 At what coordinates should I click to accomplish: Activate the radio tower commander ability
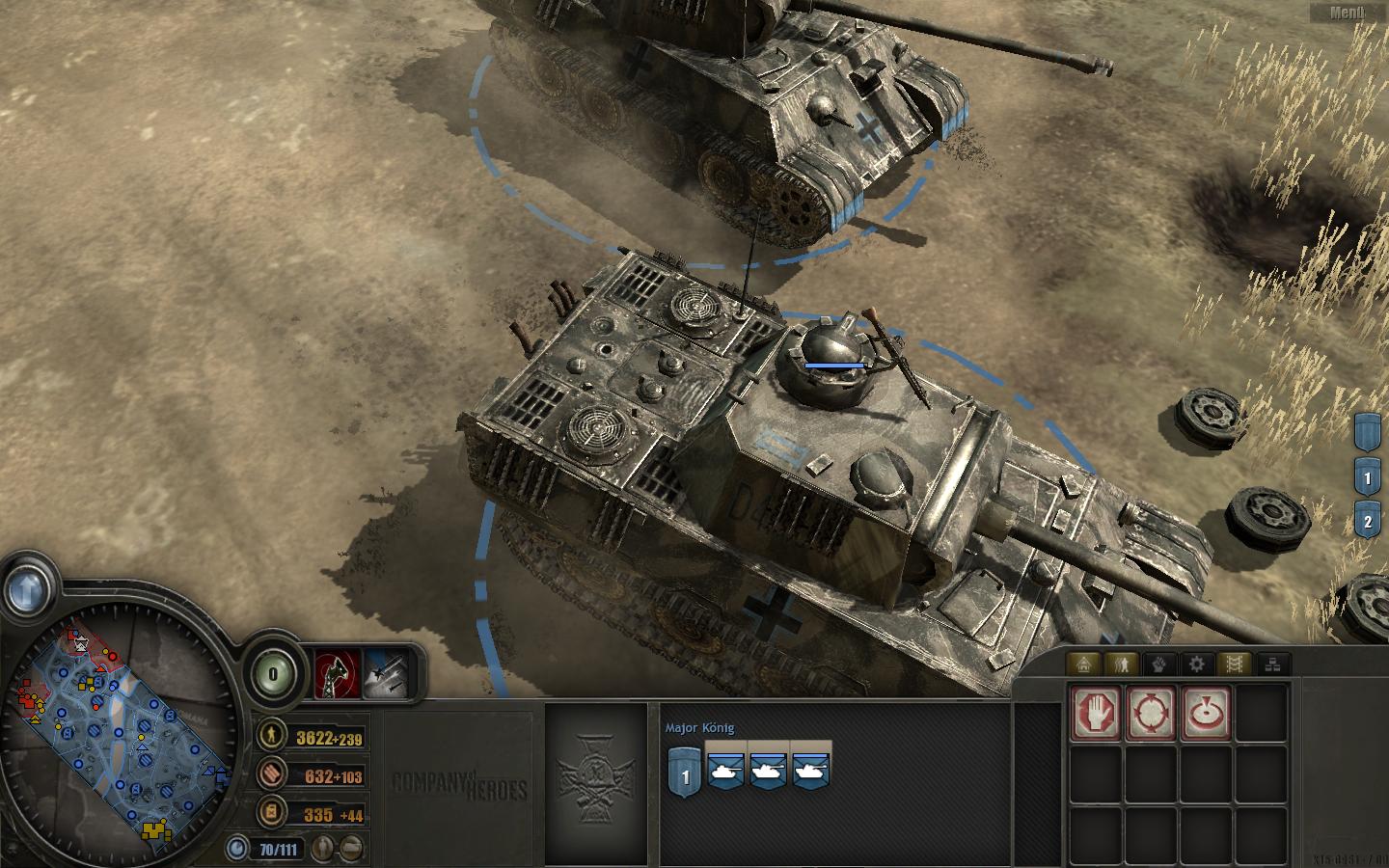click(x=338, y=672)
